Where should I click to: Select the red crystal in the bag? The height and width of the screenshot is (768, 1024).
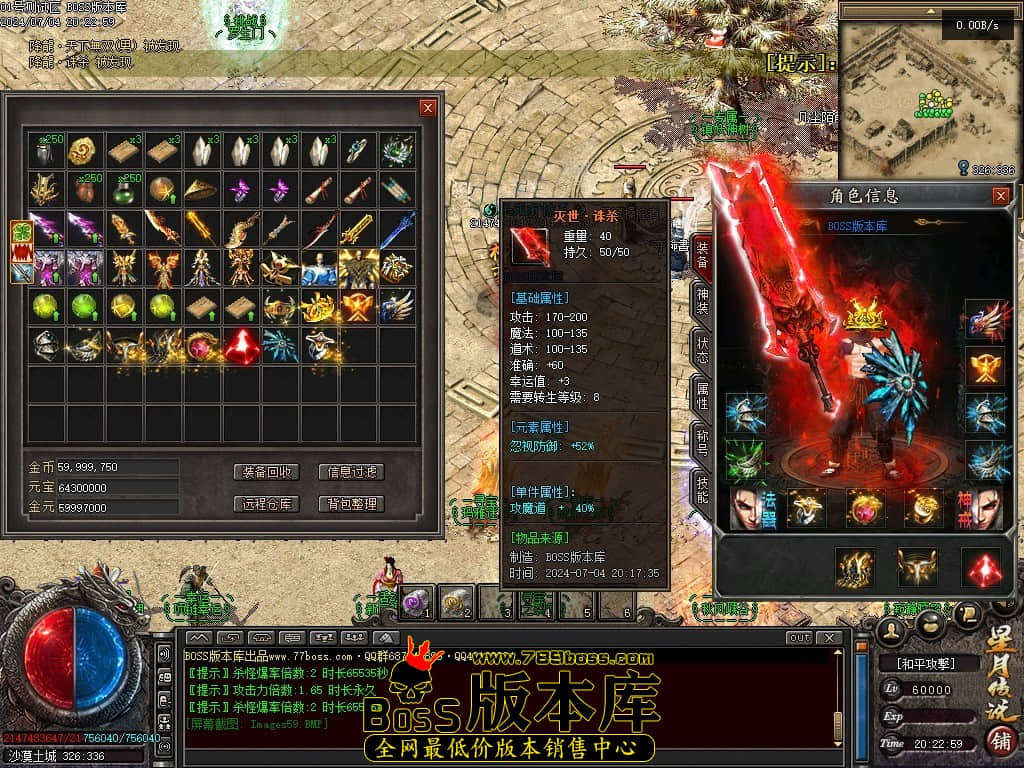click(241, 346)
